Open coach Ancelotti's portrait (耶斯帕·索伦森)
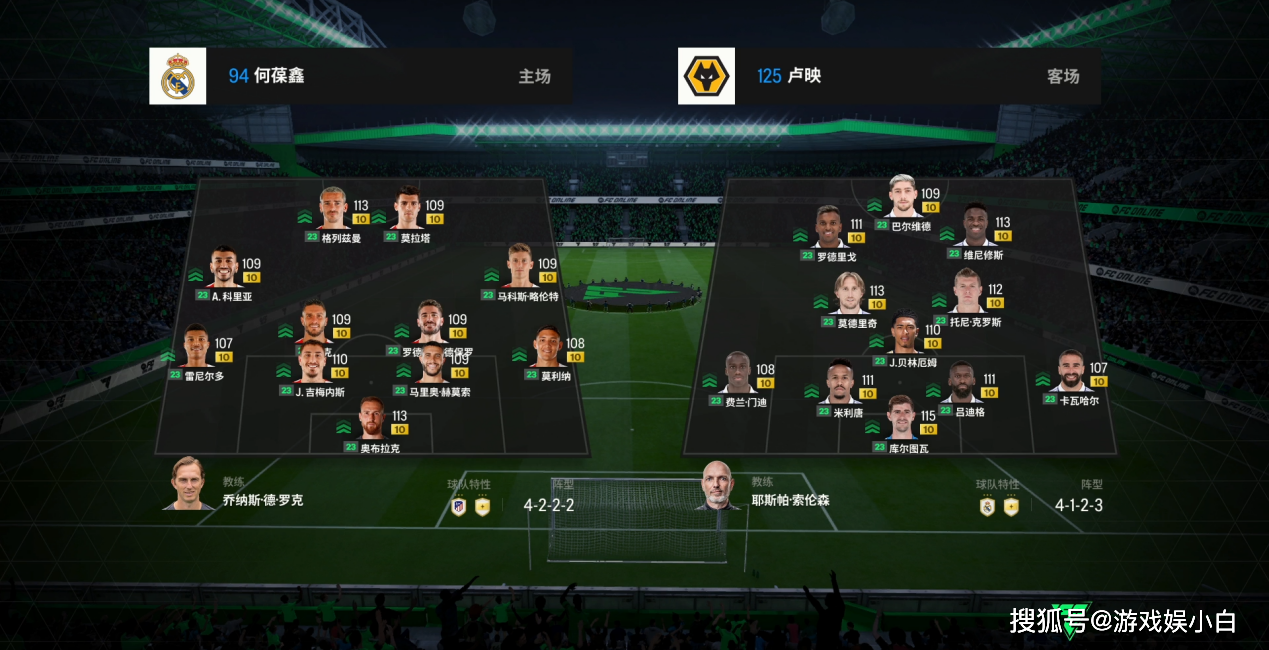The height and width of the screenshot is (650, 1269). pos(716,486)
